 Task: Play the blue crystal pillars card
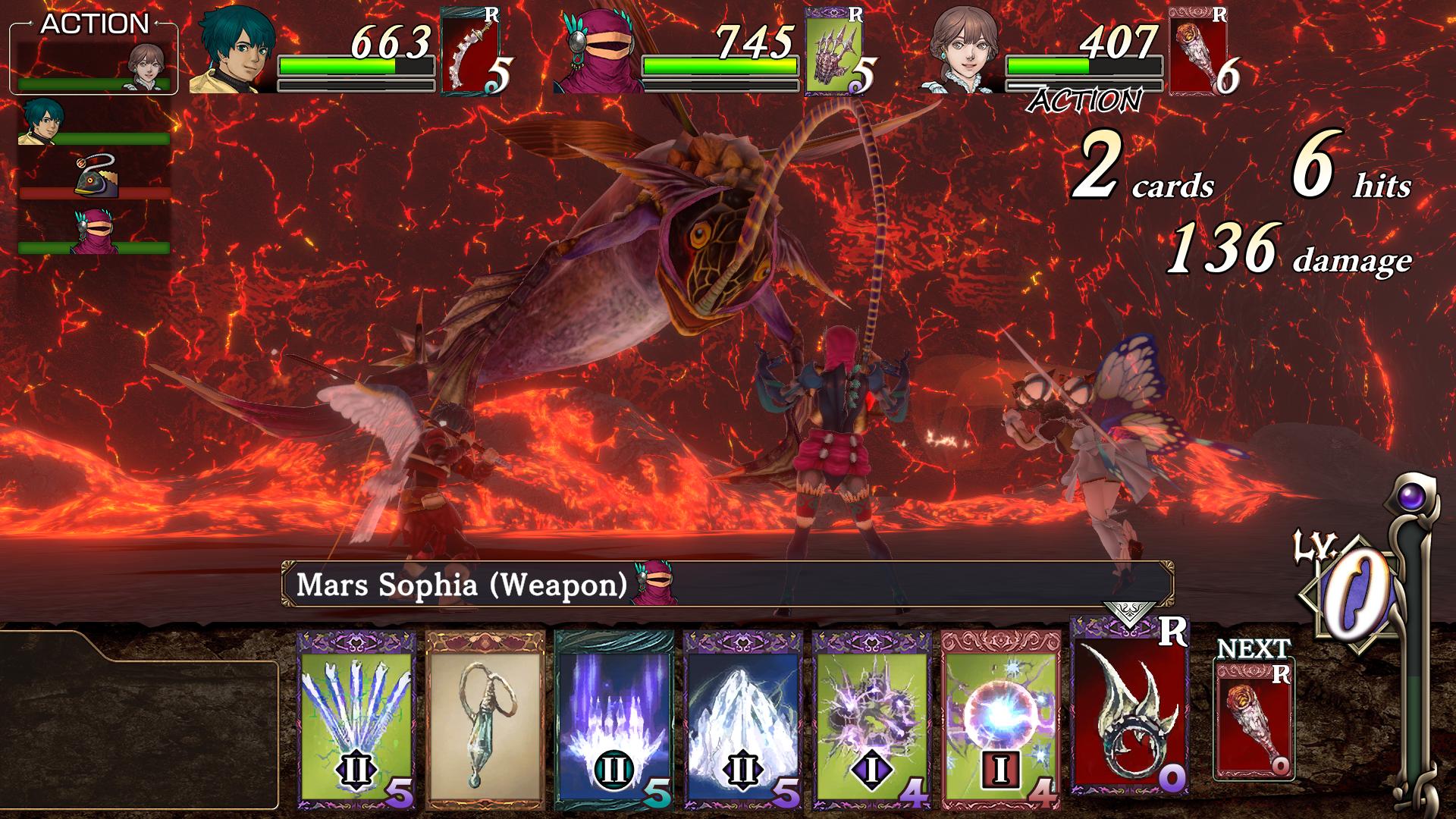click(x=613, y=718)
